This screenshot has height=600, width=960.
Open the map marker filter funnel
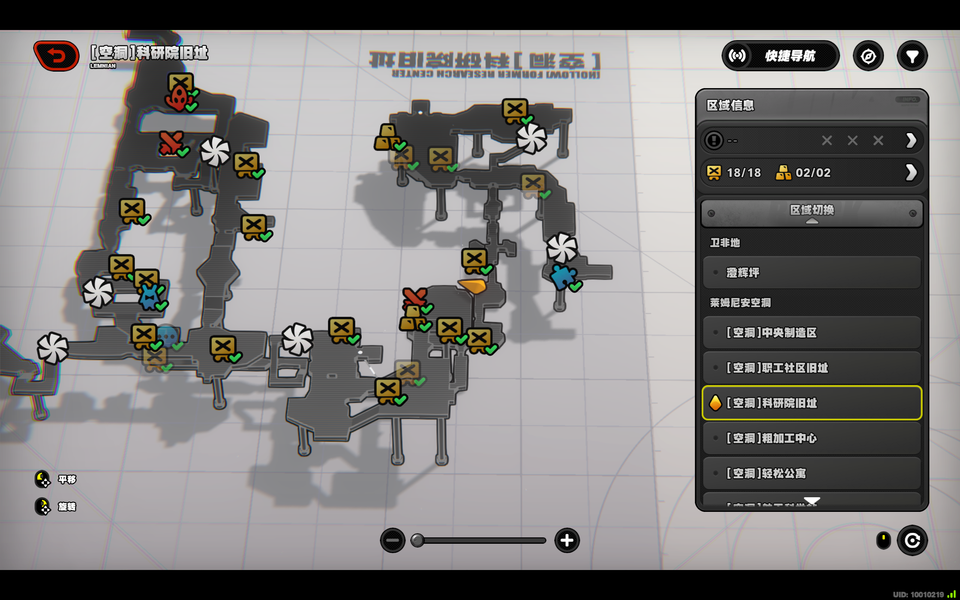[x=911, y=56]
